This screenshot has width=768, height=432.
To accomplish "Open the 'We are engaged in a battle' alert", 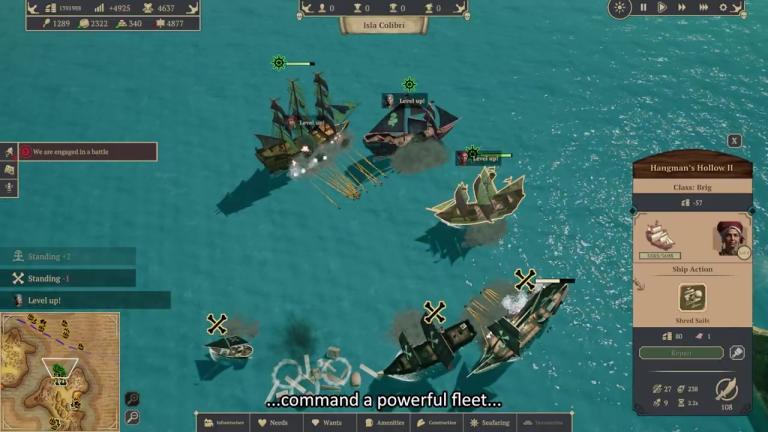I will pyautogui.click(x=87, y=152).
